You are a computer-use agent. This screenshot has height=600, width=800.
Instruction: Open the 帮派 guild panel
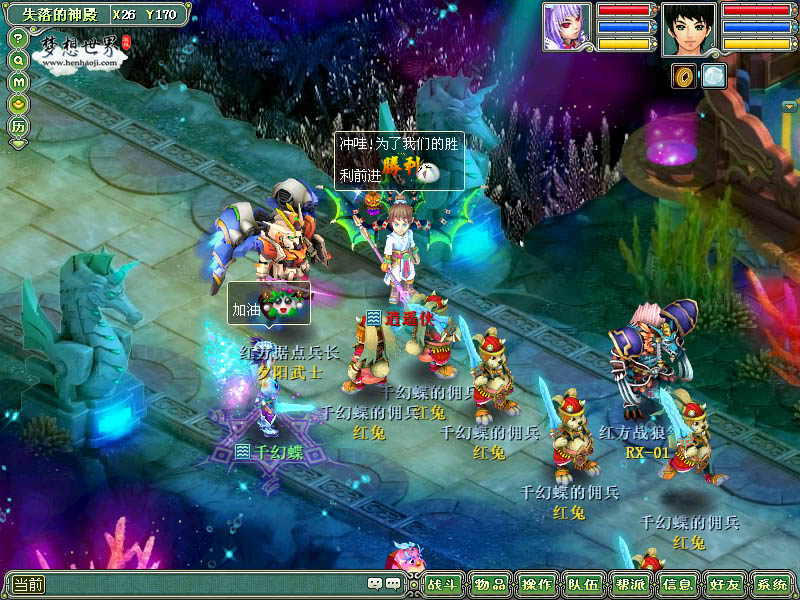click(630, 585)
